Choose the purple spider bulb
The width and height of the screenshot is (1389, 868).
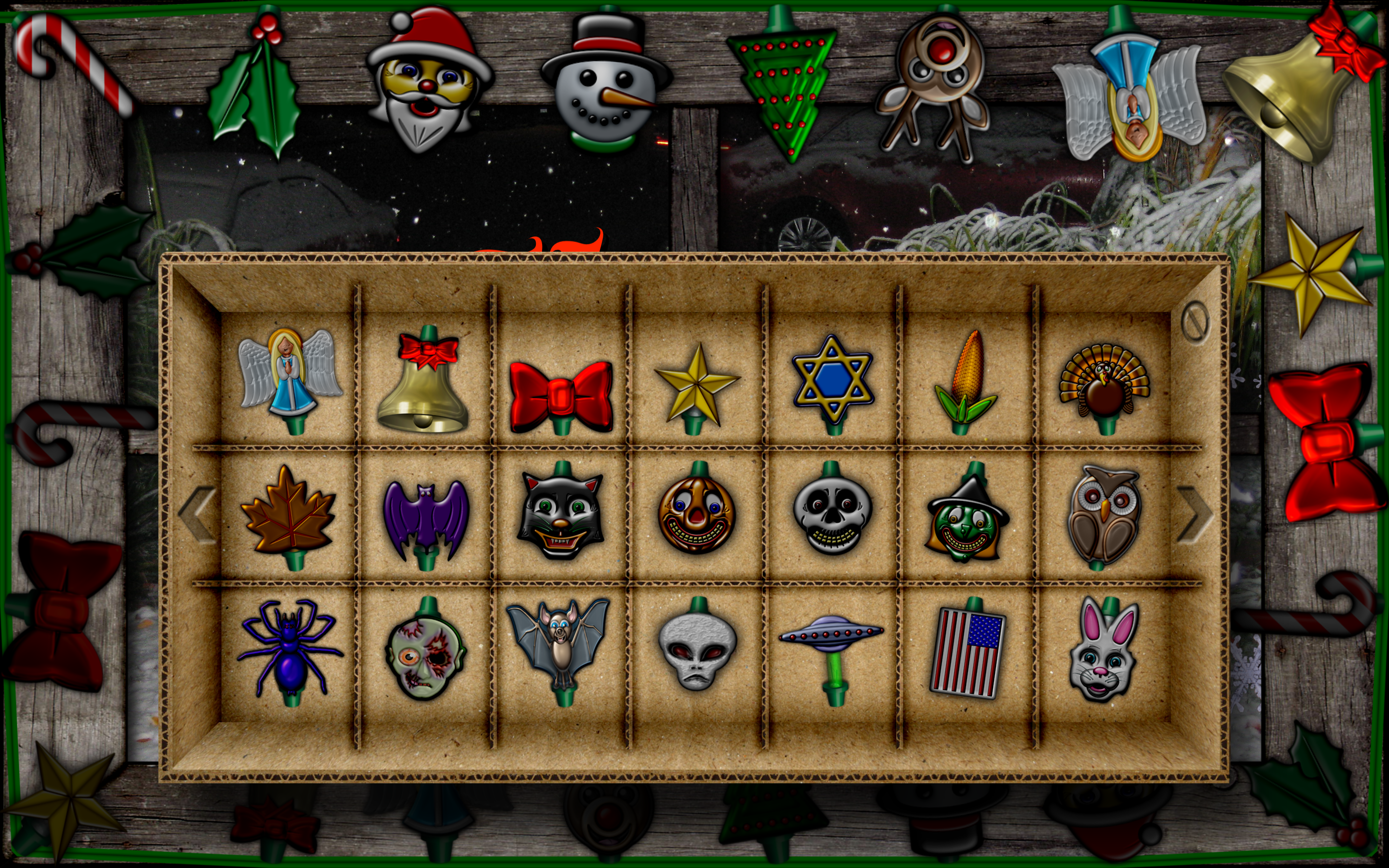[290, 649]
